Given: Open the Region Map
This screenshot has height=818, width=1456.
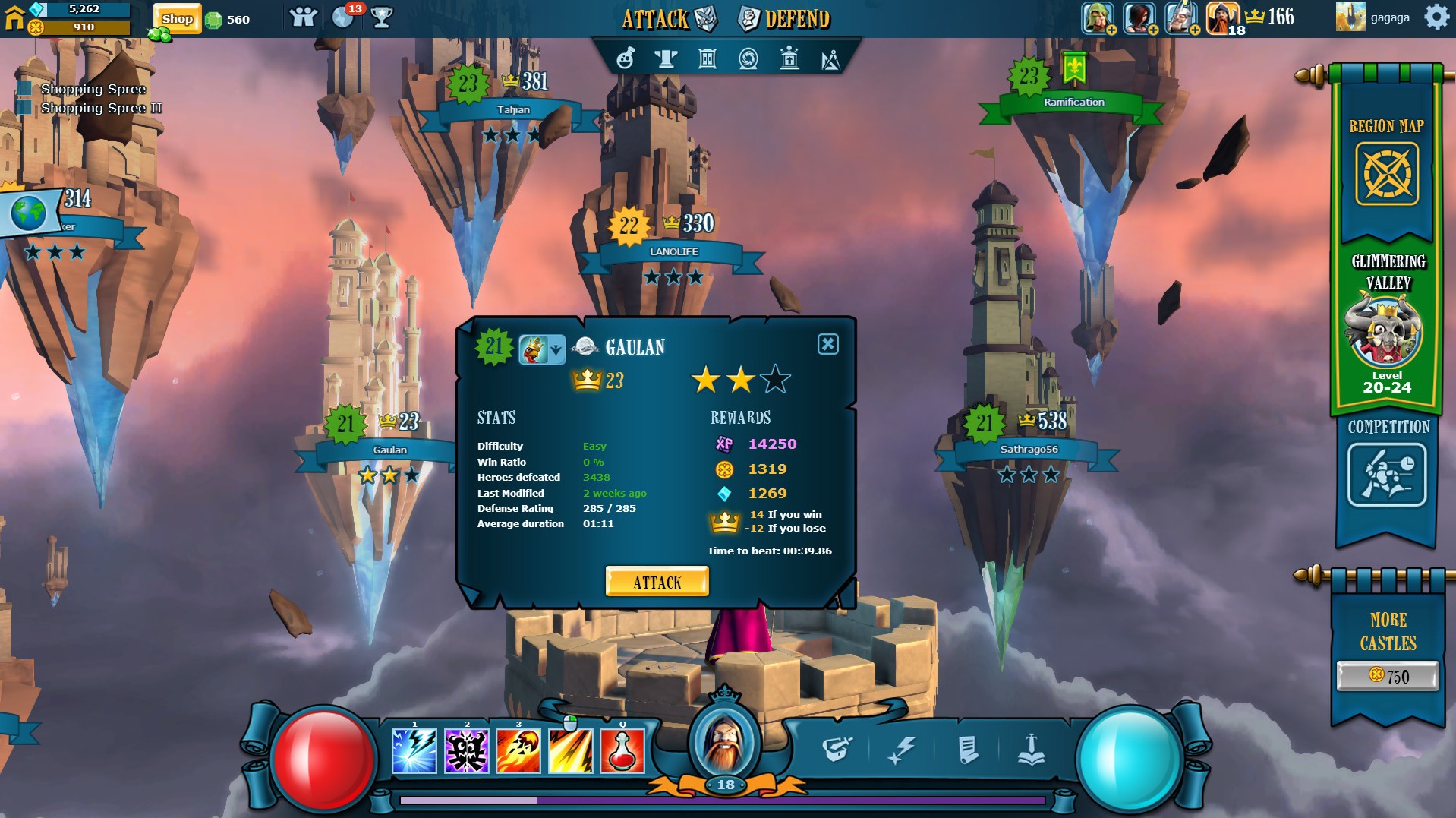Looking at the screenshot, I should tap(1387, 174).
